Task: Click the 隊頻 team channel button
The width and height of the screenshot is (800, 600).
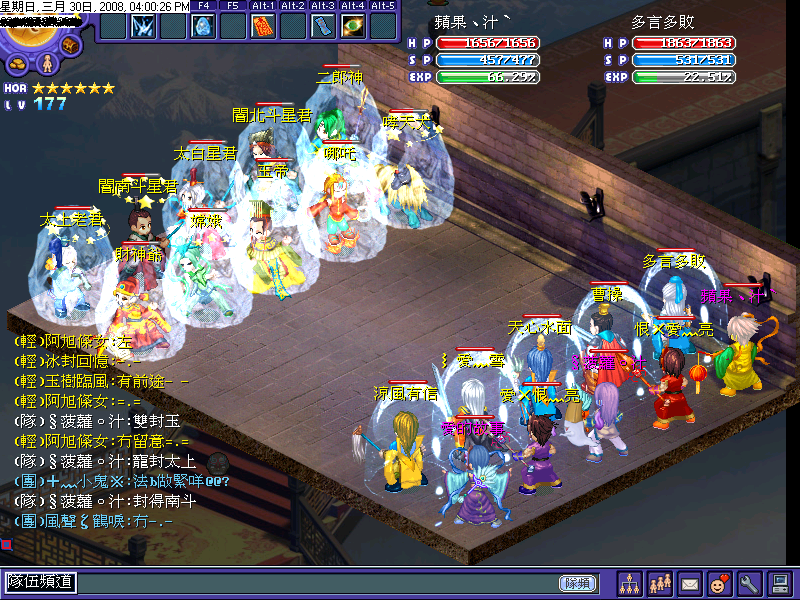Action: point(579,582)
